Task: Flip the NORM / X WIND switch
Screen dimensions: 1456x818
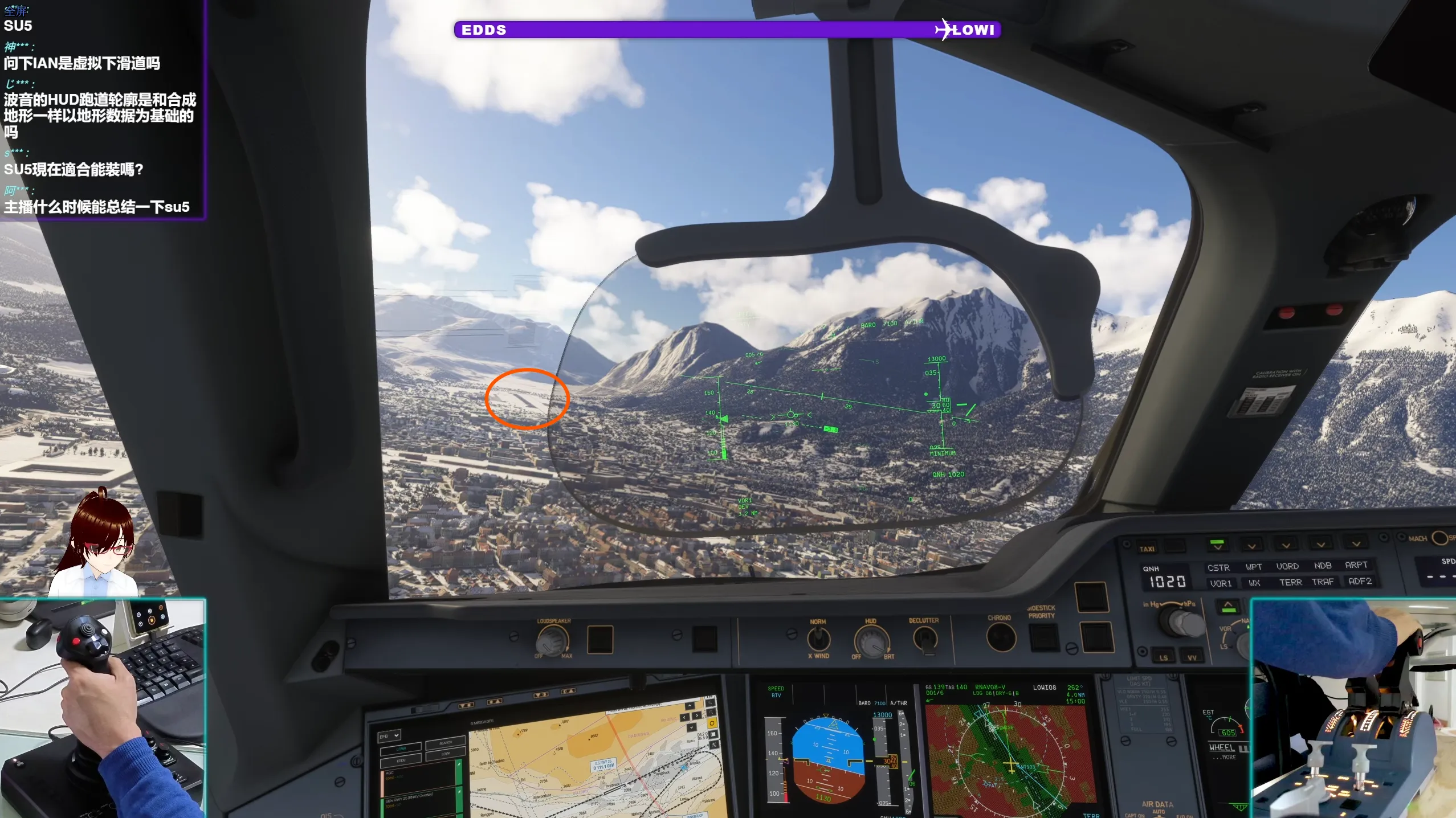Action: pos(818,640)
